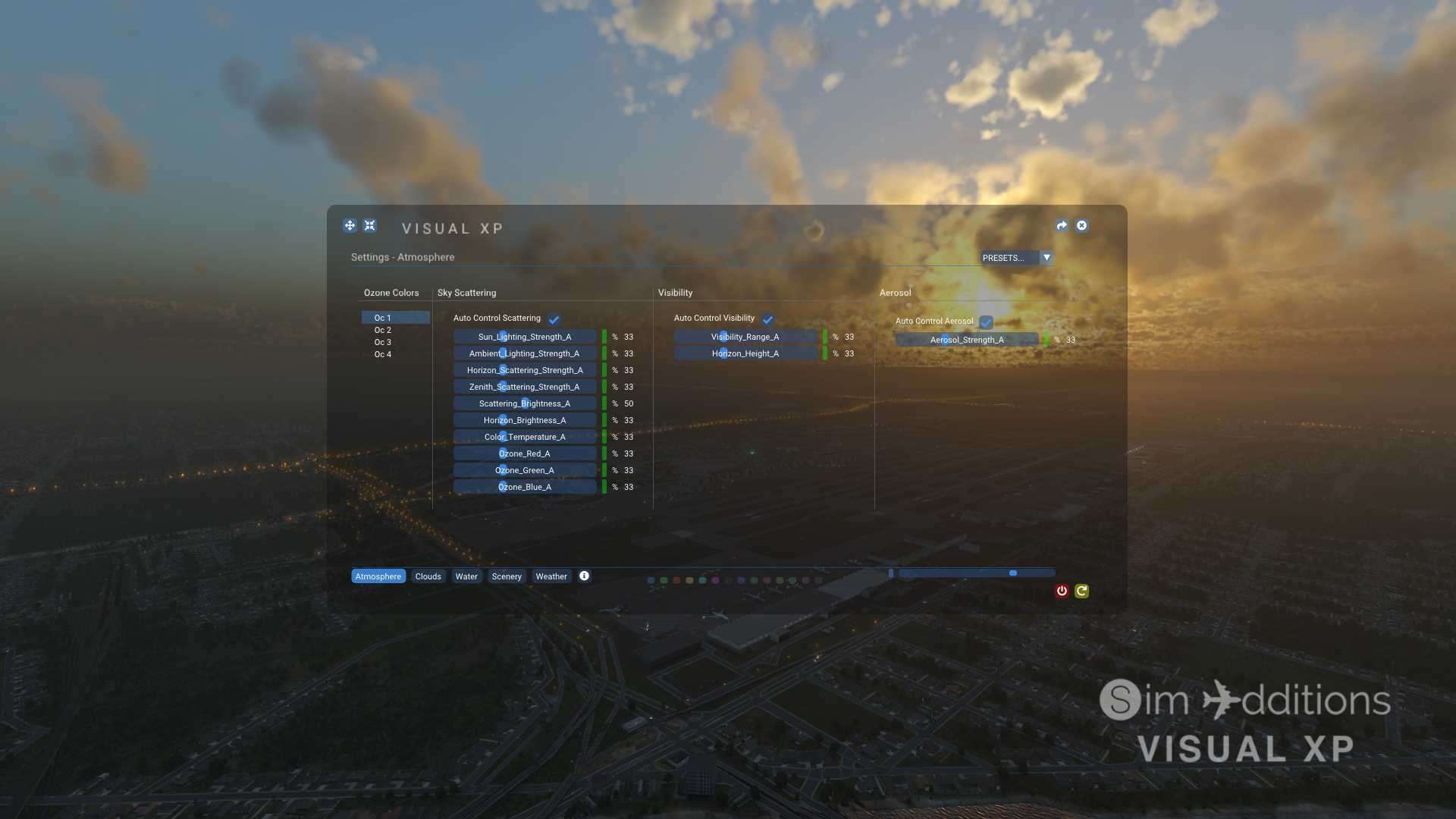This screenshot has width=1456, height=819.
Task: Toggle Auto Control Visibility off
Action: click(x=769, y=319)
